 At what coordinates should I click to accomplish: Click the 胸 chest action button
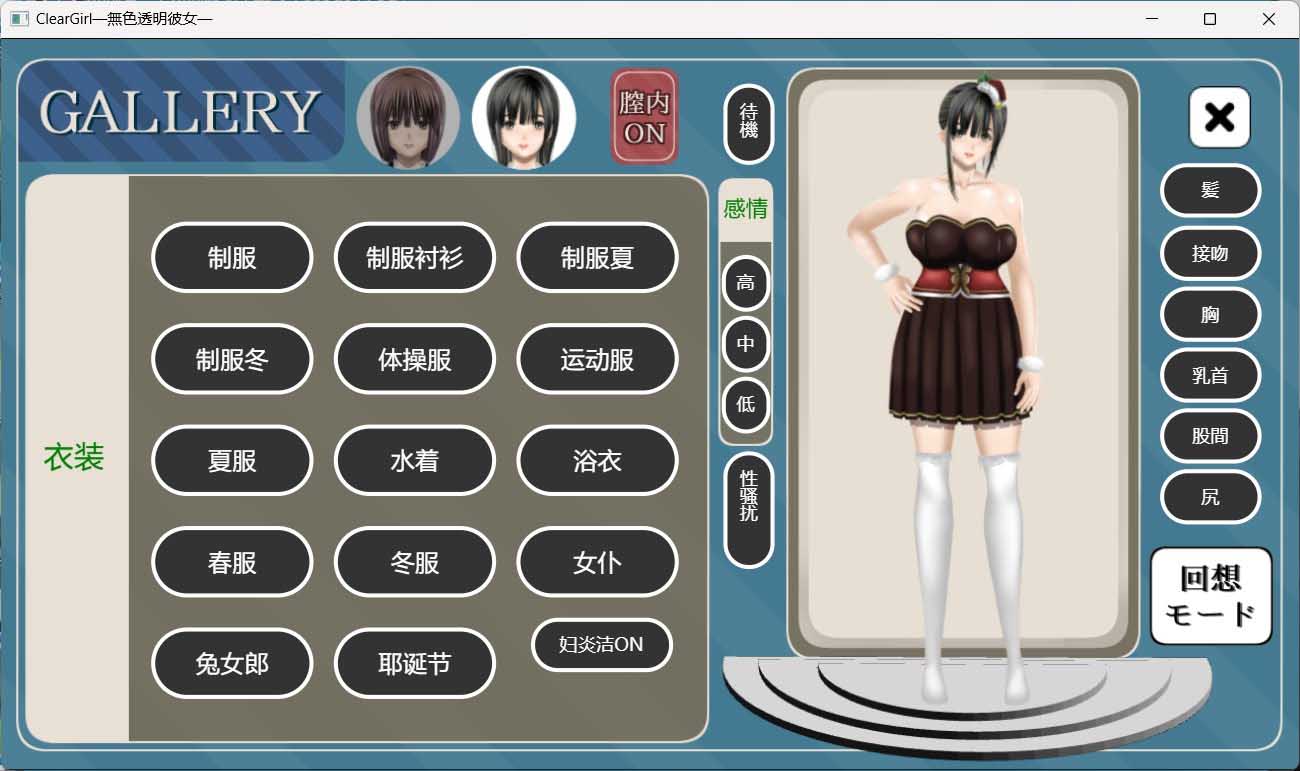pos(1210,314)
